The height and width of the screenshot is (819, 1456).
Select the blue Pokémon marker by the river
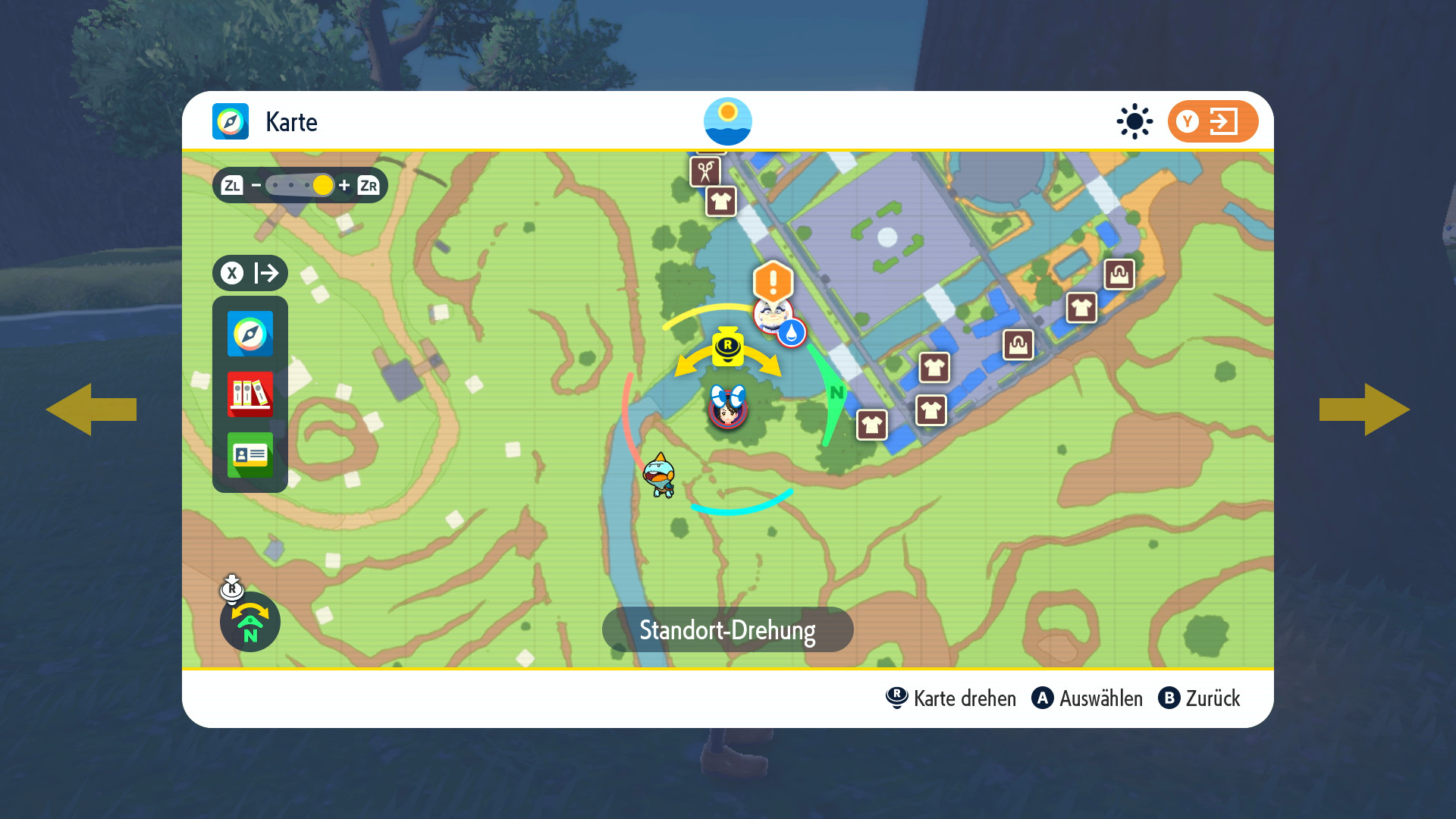[660, 475]
